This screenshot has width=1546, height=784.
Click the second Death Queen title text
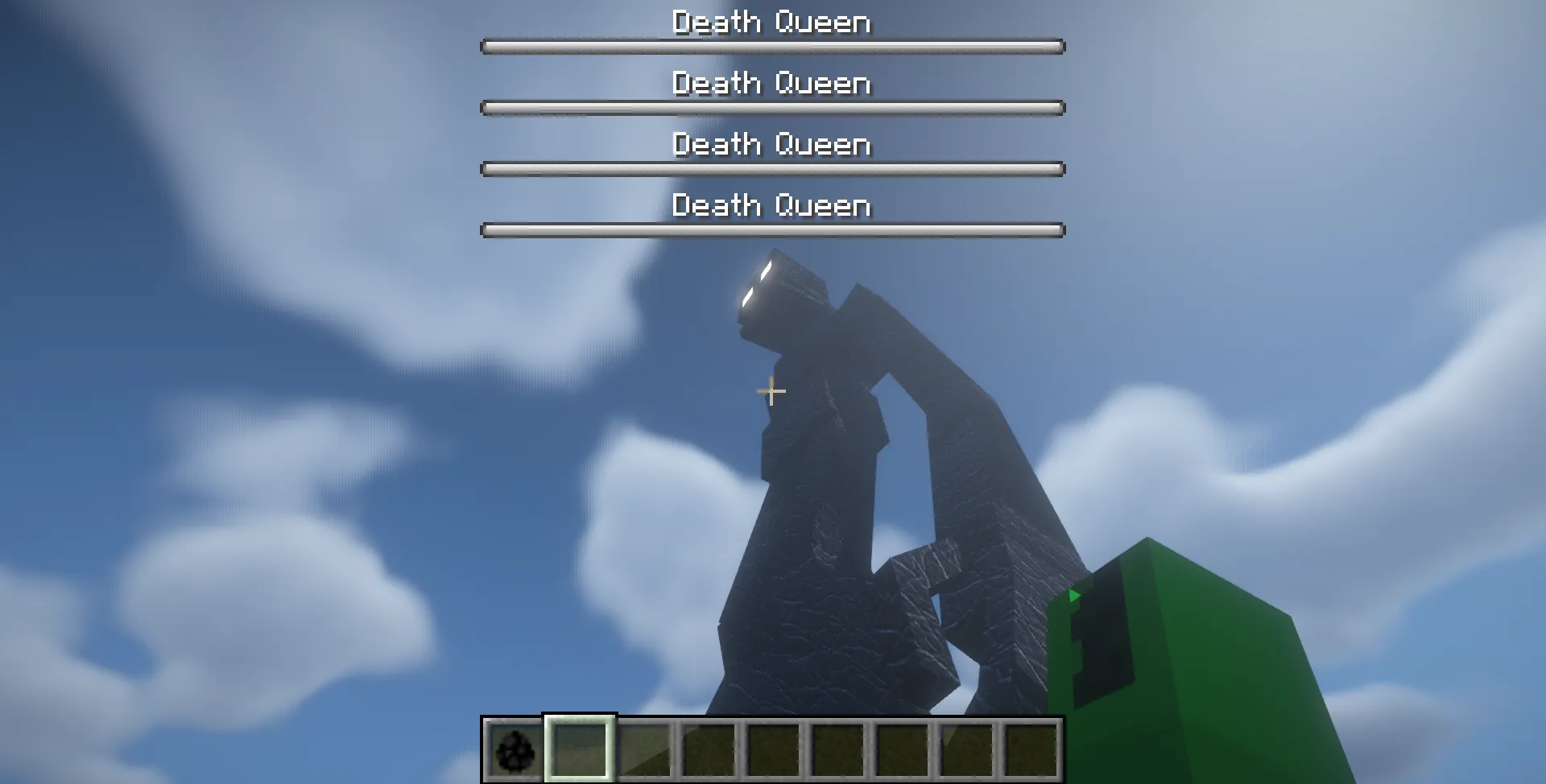[771, 83]
